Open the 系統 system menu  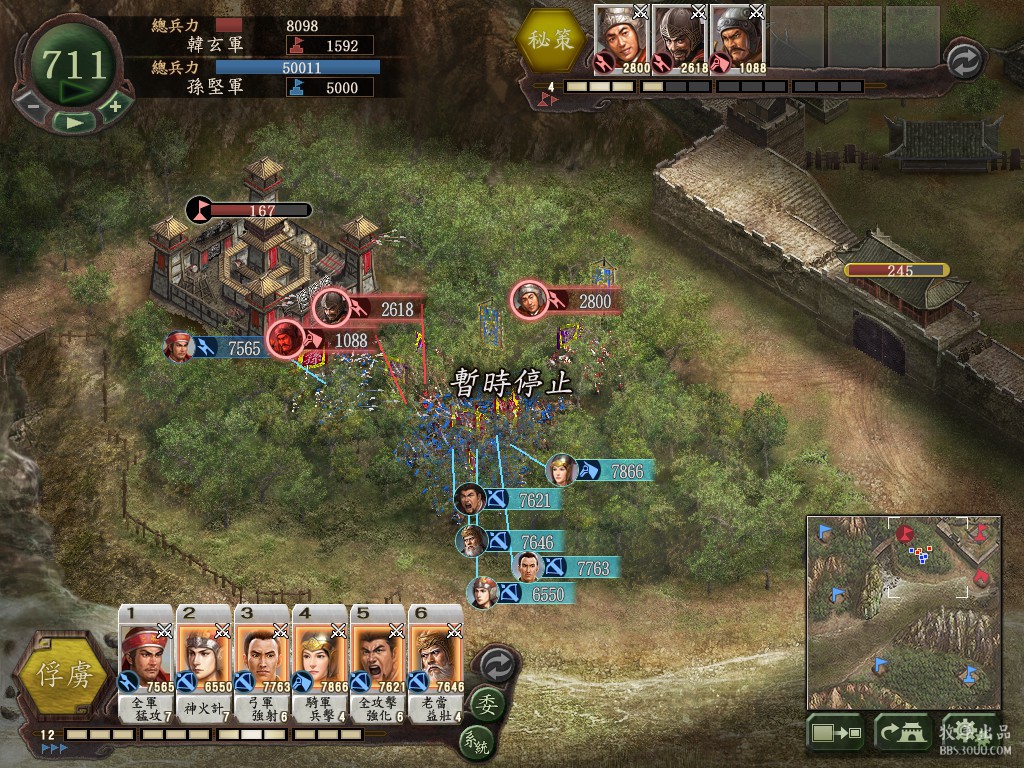tap(477, 741)
